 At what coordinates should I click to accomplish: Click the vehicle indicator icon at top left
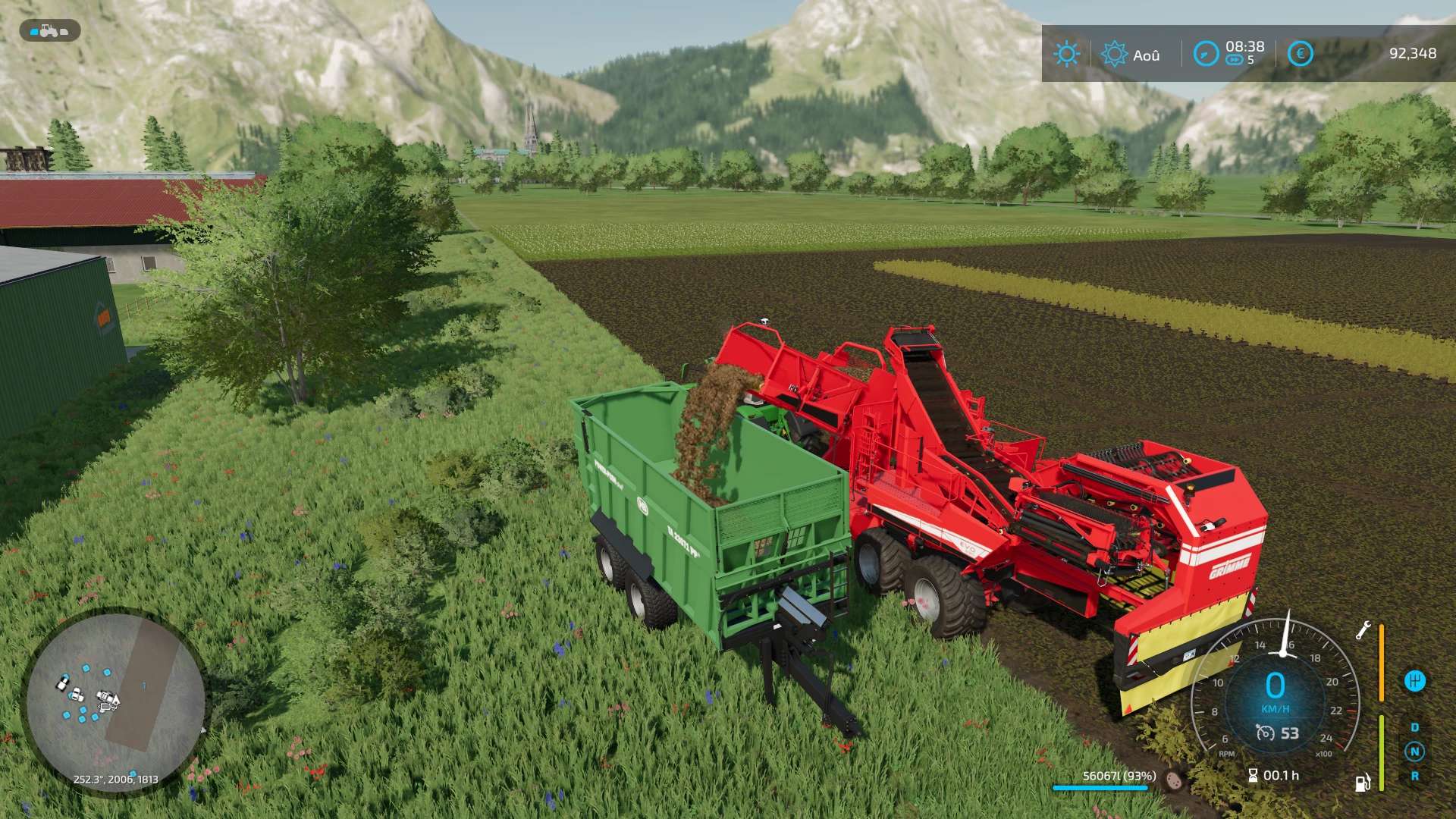[49, 31]
